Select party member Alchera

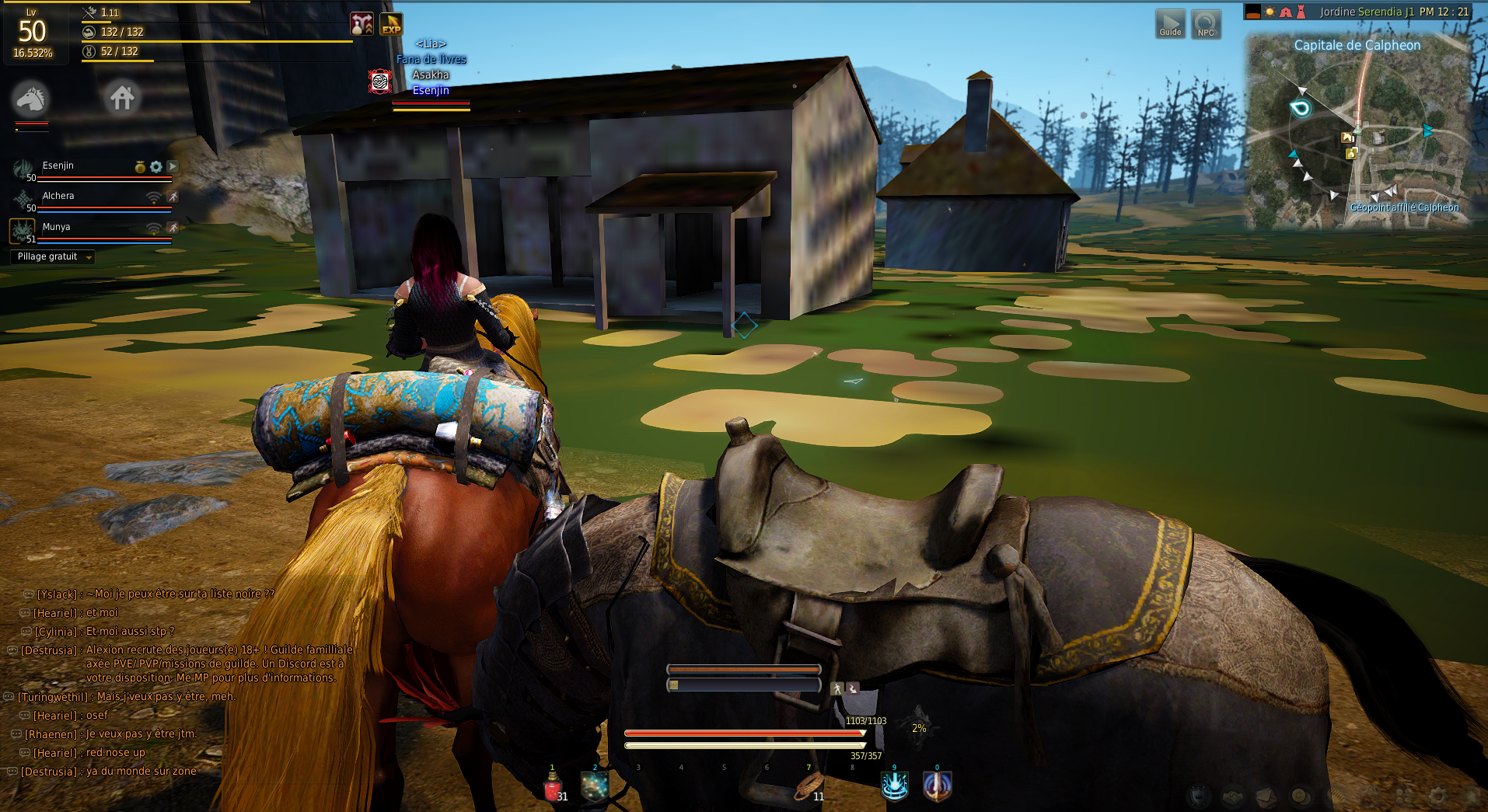point(59,197)
